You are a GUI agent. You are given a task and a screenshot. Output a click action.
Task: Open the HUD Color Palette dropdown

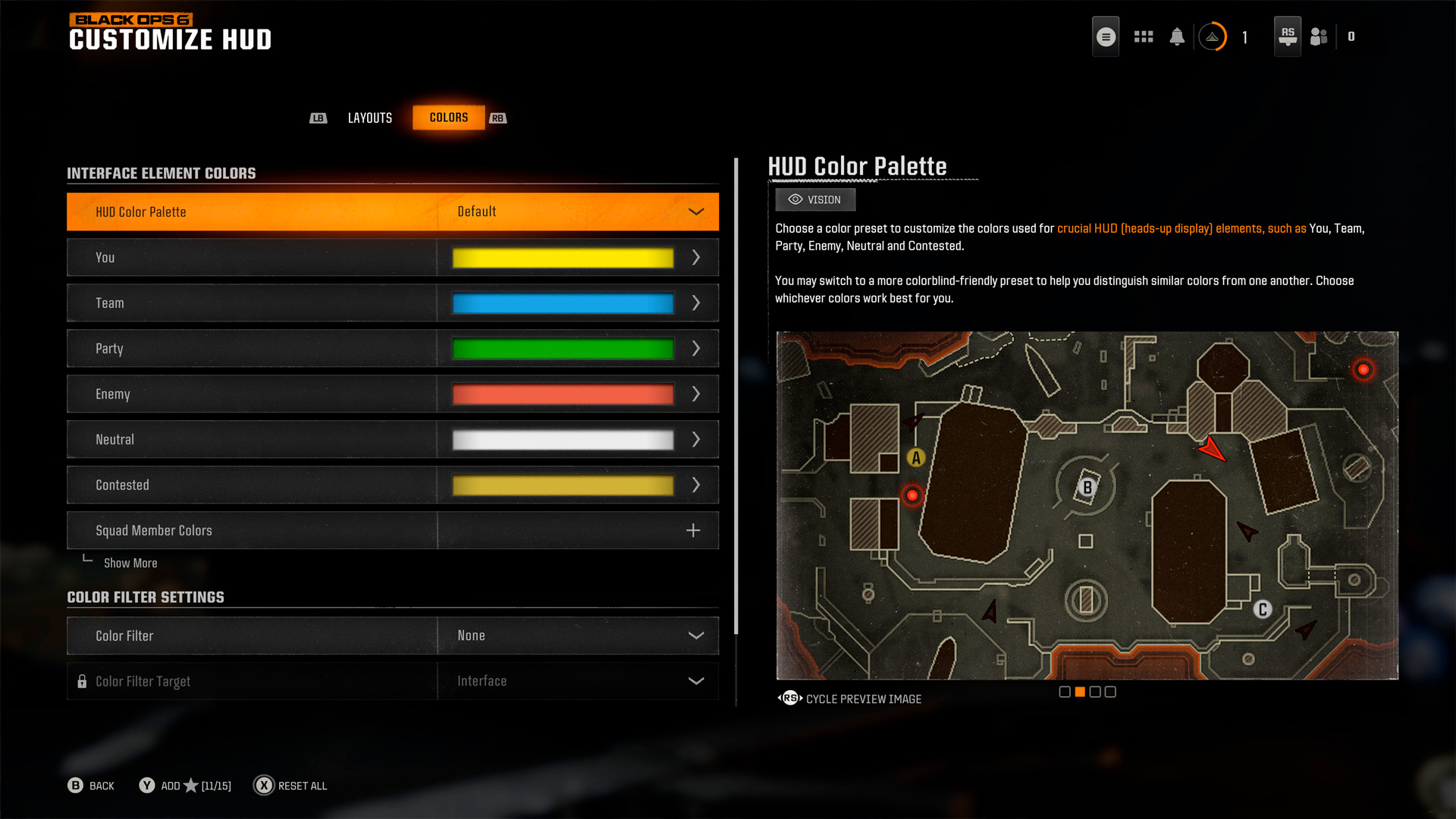click(576, 212)
